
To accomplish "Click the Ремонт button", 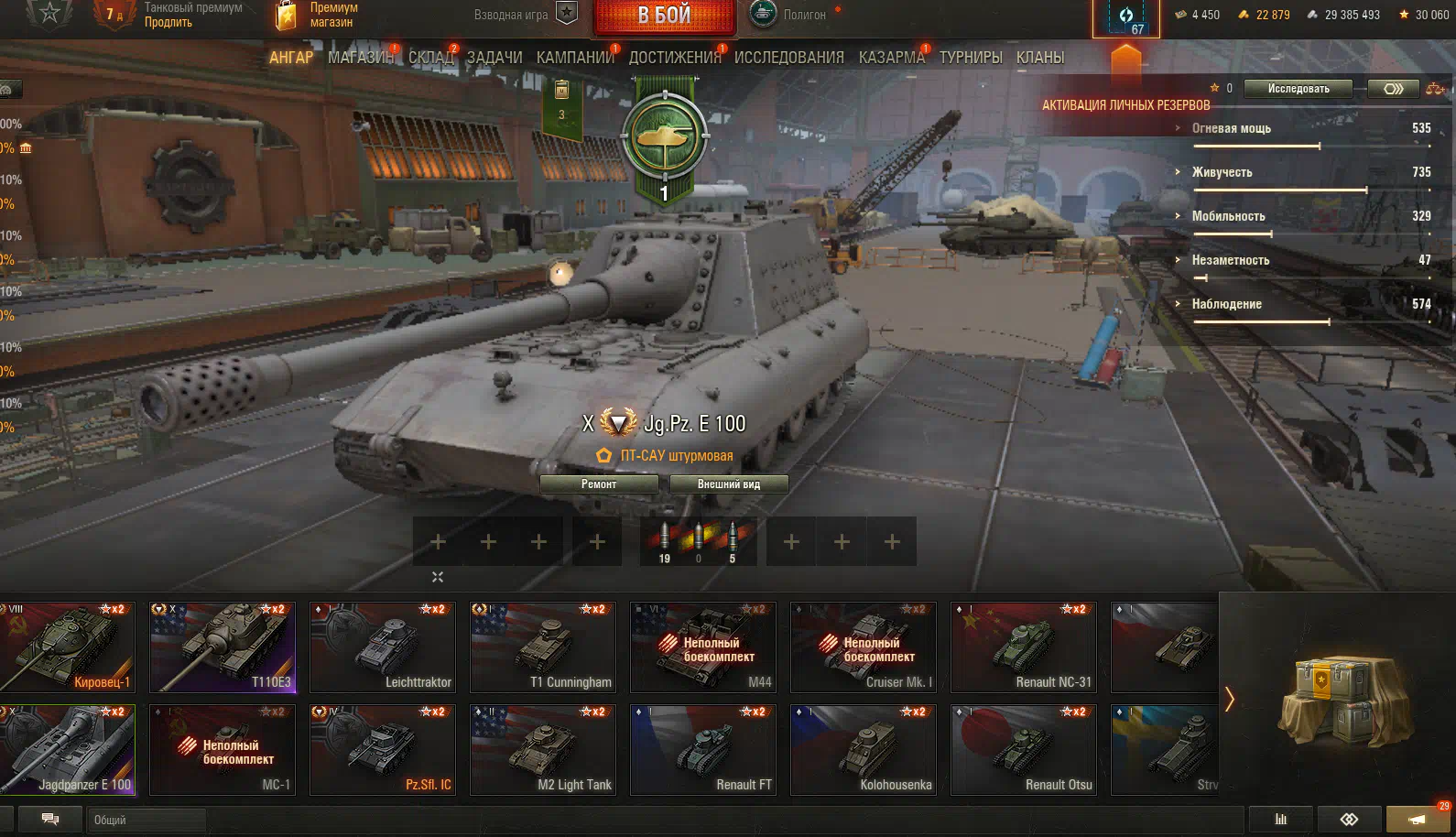I will [x=599, y=484].
